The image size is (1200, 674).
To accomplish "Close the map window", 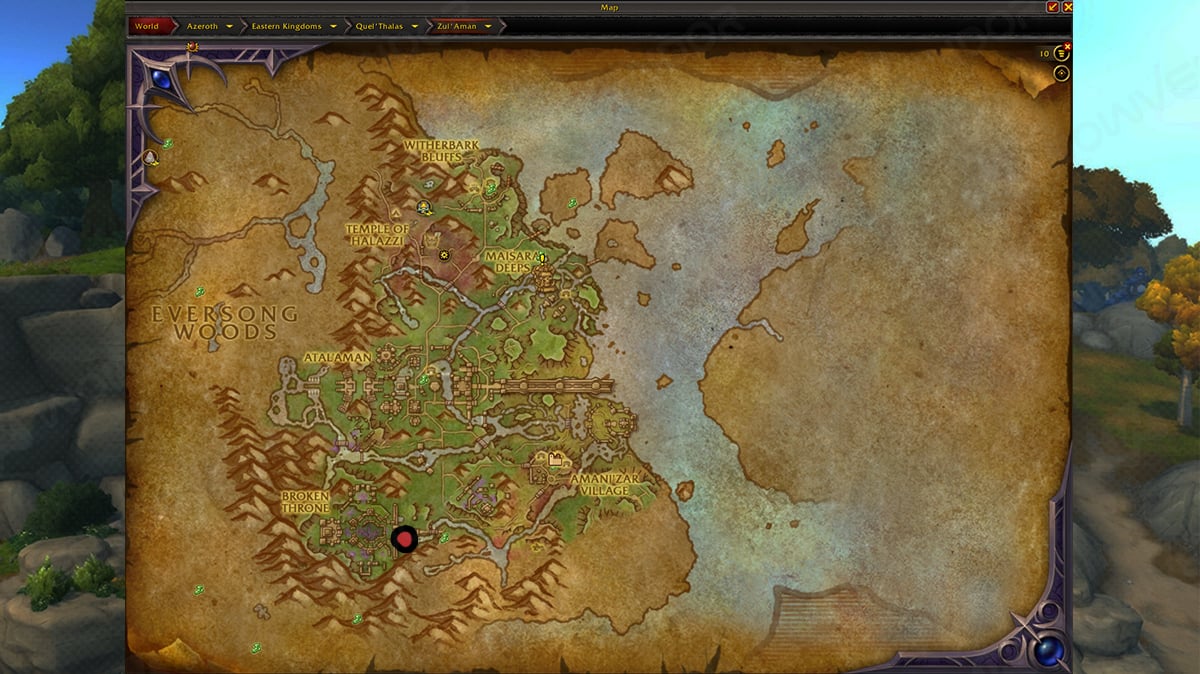I will [x=1067, y=7].
